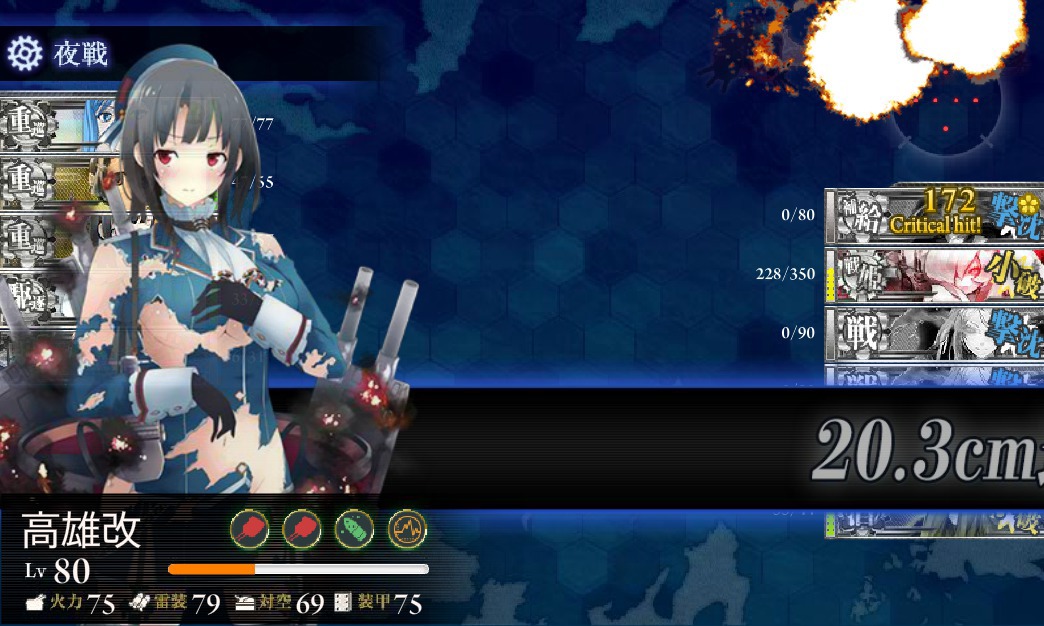Viewport: 1044px width, 626px height.
Task: Select the orange radar equipment icon
Action: (407, 529)
